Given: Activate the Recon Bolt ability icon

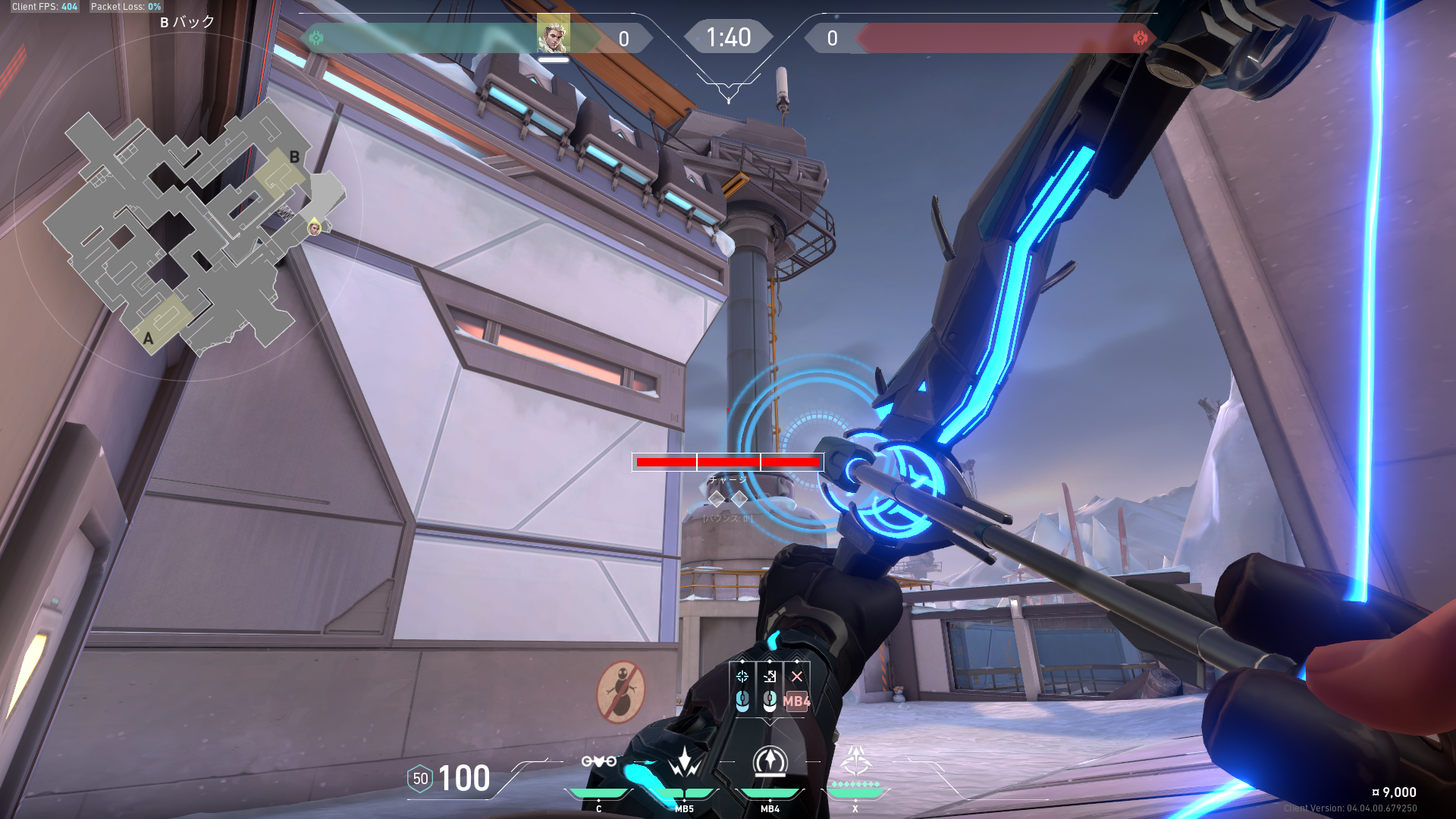Looking at the screenshot, I should pos(770,761).
